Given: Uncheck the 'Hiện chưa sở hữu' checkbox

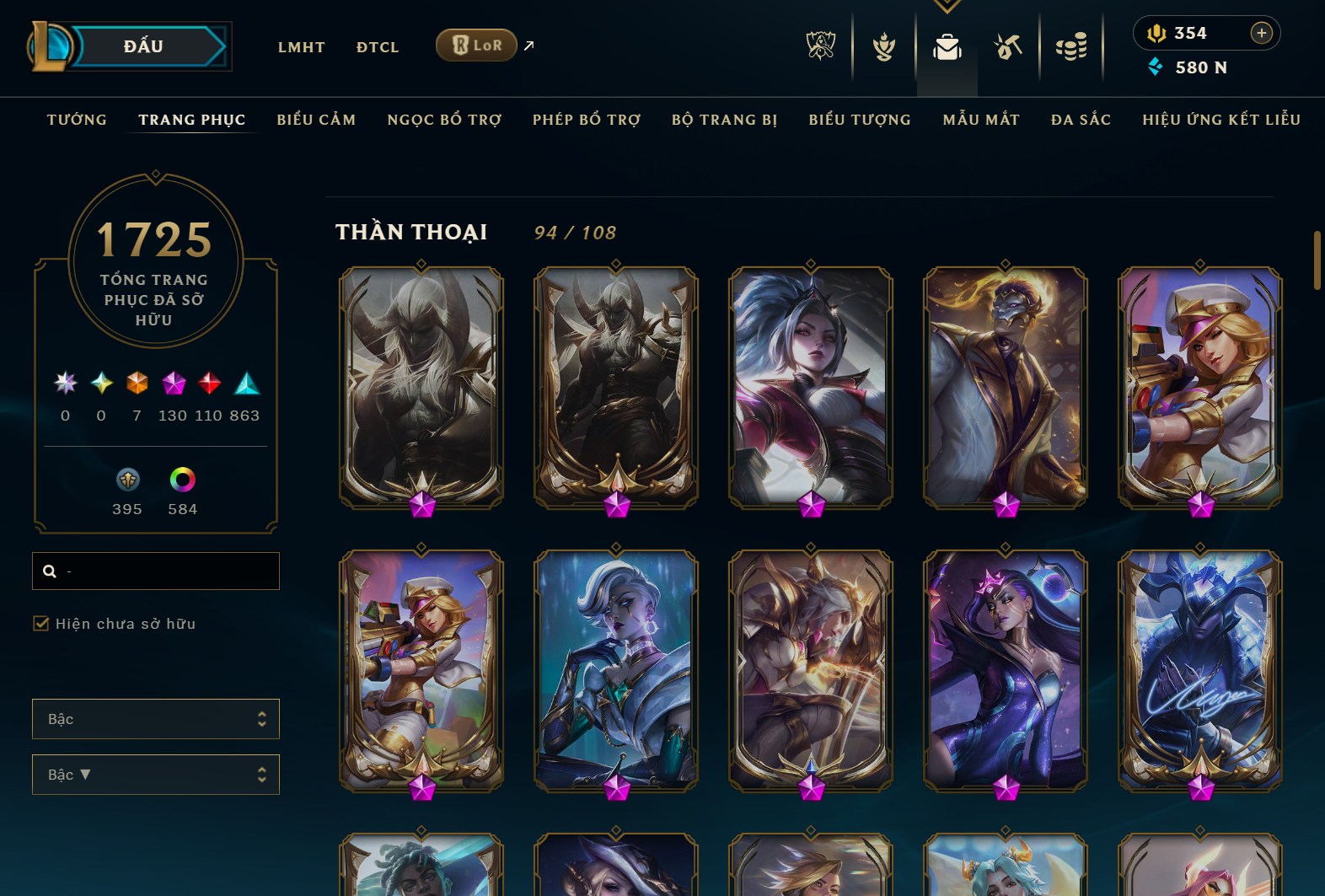Looking at the screenshot, I should [40, 624].
